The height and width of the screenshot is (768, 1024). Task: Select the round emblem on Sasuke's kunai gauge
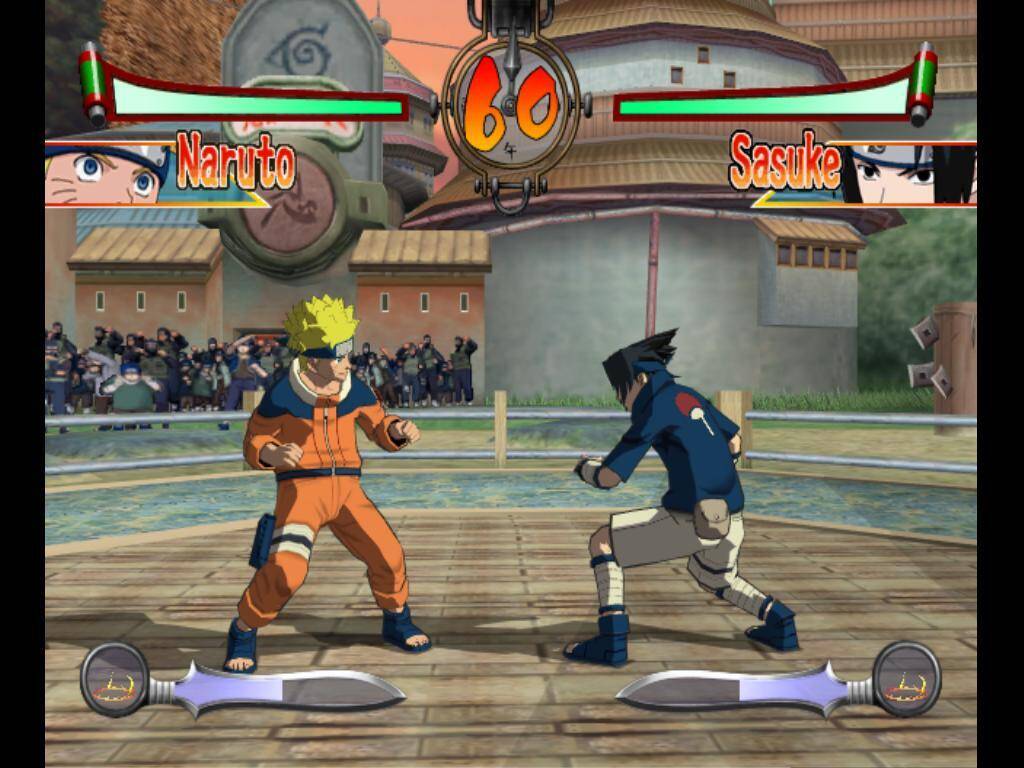coord(906,679)
